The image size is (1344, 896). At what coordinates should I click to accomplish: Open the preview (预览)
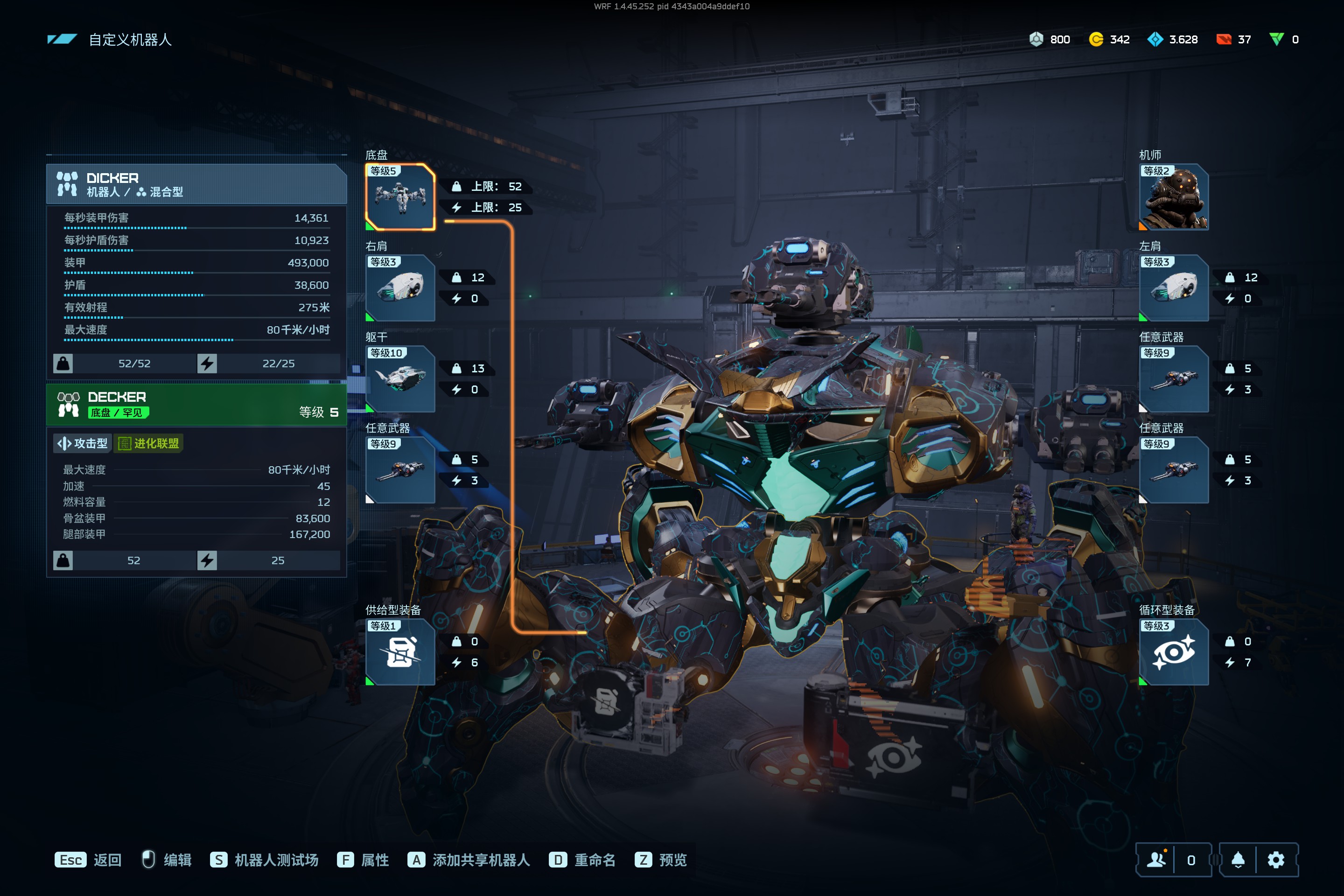coord(661,860)
